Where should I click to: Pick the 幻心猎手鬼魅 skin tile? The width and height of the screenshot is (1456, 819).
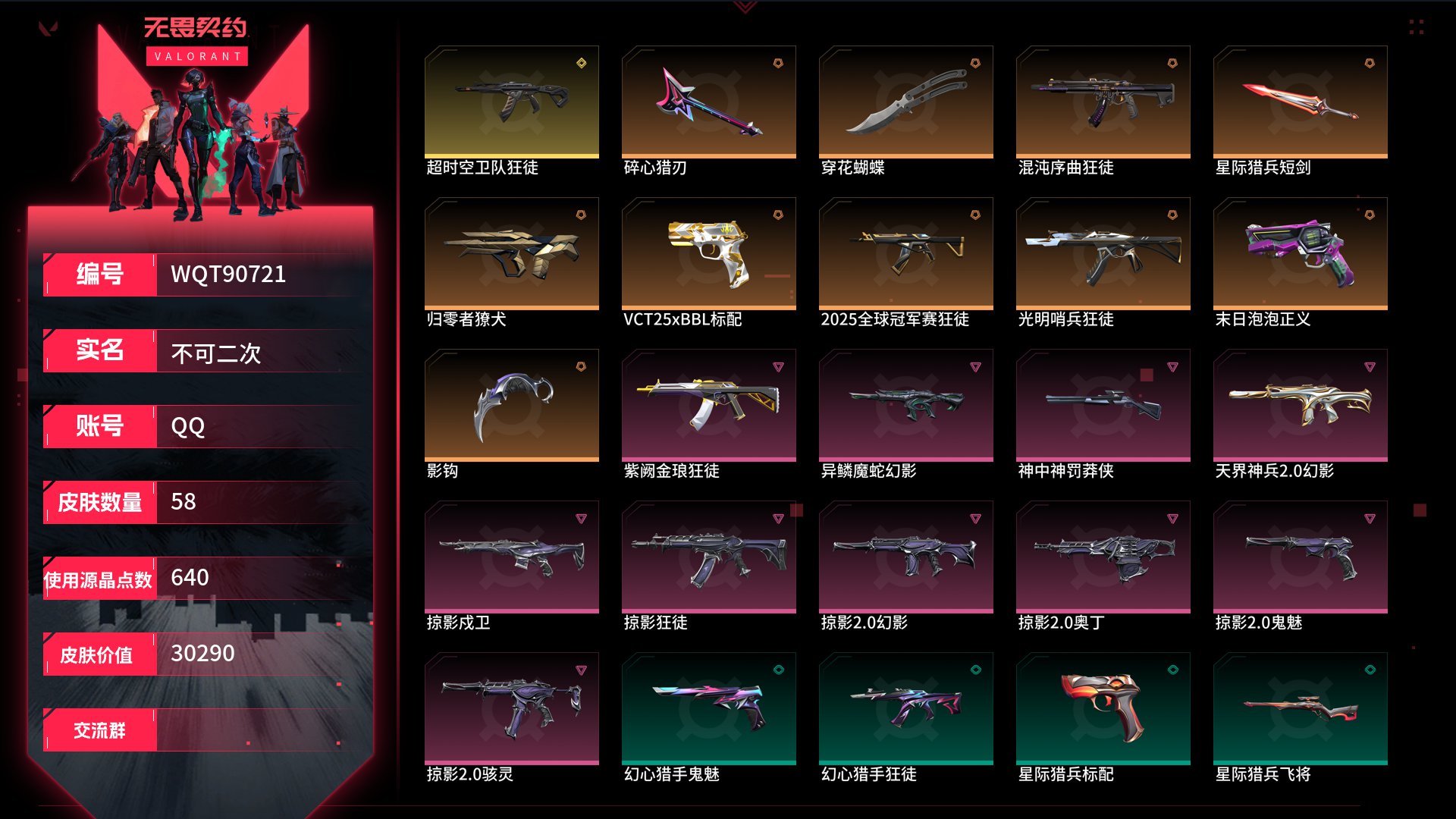click(x=709, y=709)
